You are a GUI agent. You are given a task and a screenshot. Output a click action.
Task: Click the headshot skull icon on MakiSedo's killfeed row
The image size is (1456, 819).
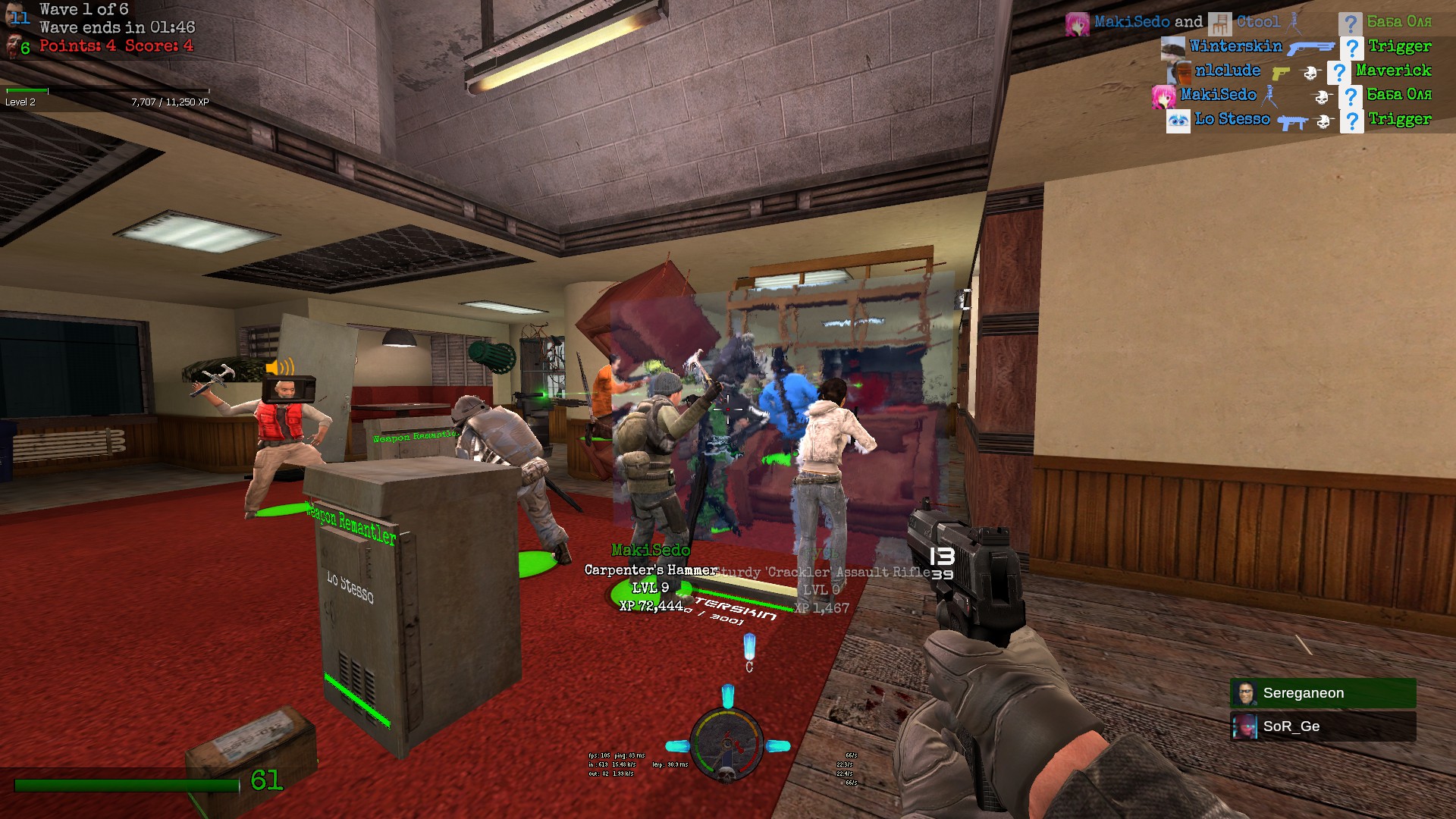[1323, 97]
